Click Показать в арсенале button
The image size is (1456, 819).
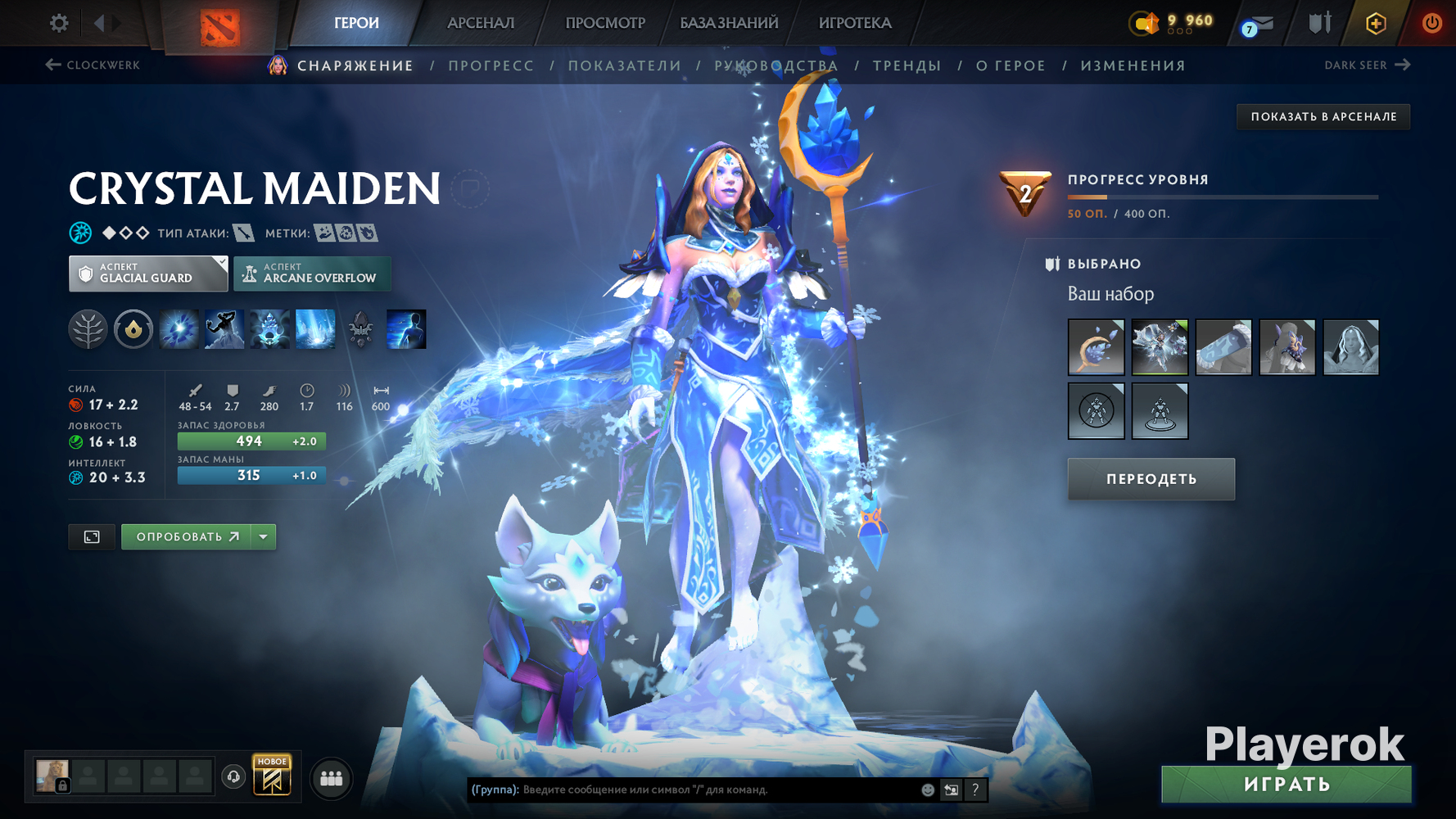(1323, 116)
